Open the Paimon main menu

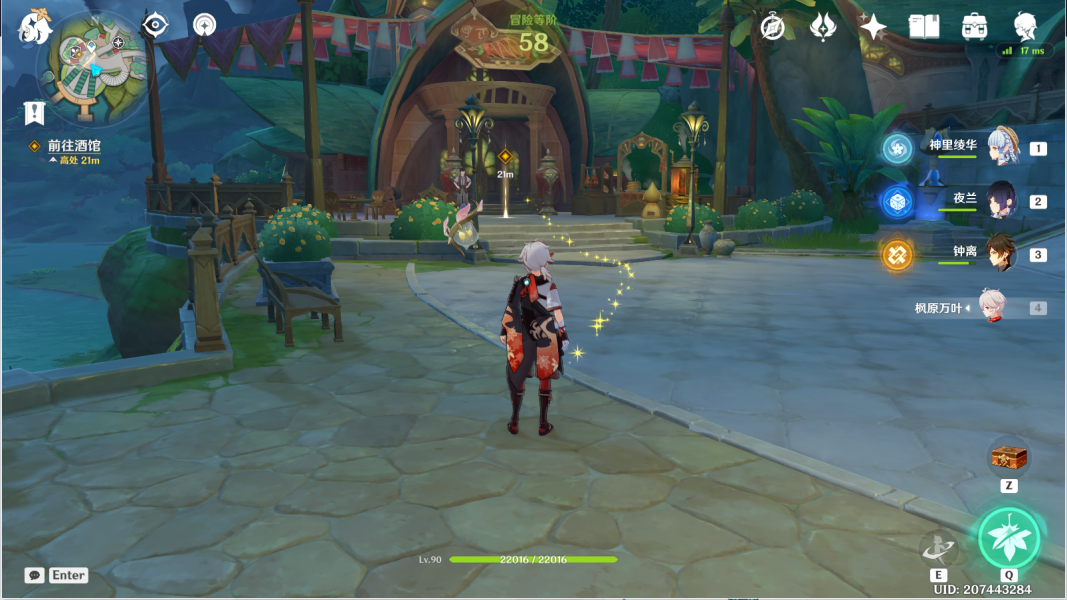35,27
